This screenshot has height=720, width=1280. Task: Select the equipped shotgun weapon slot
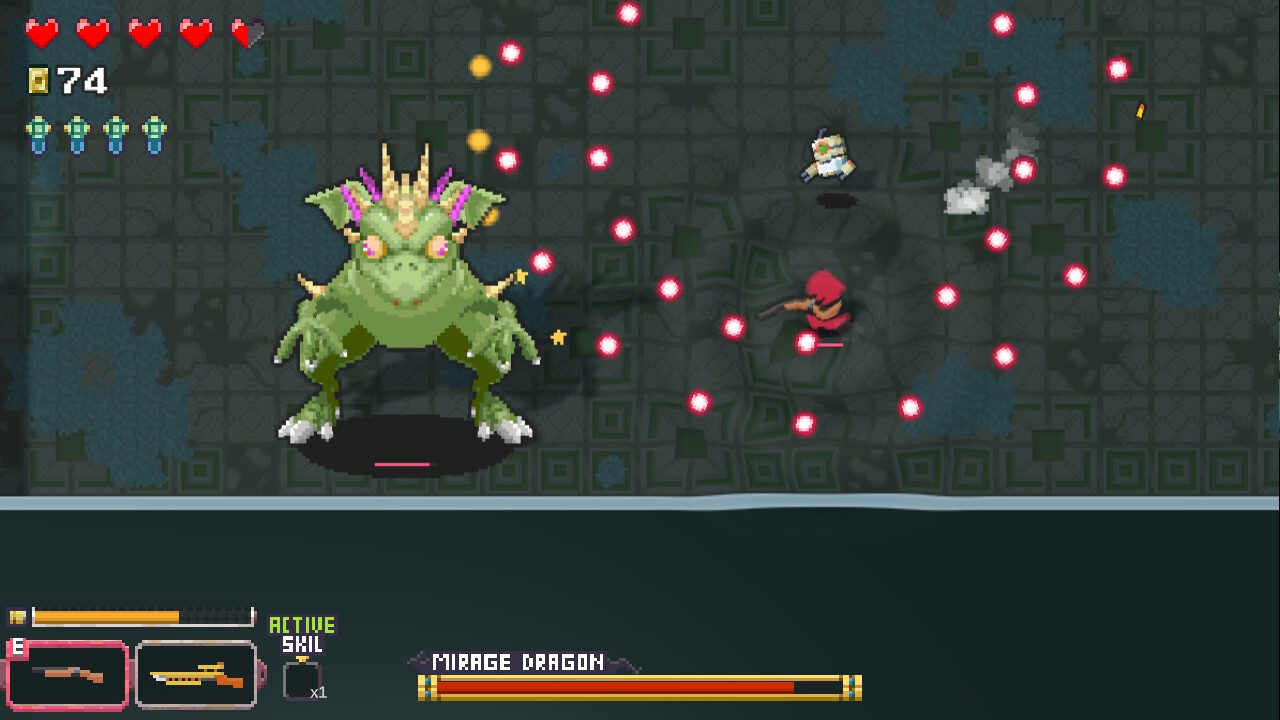pos(67,675)
